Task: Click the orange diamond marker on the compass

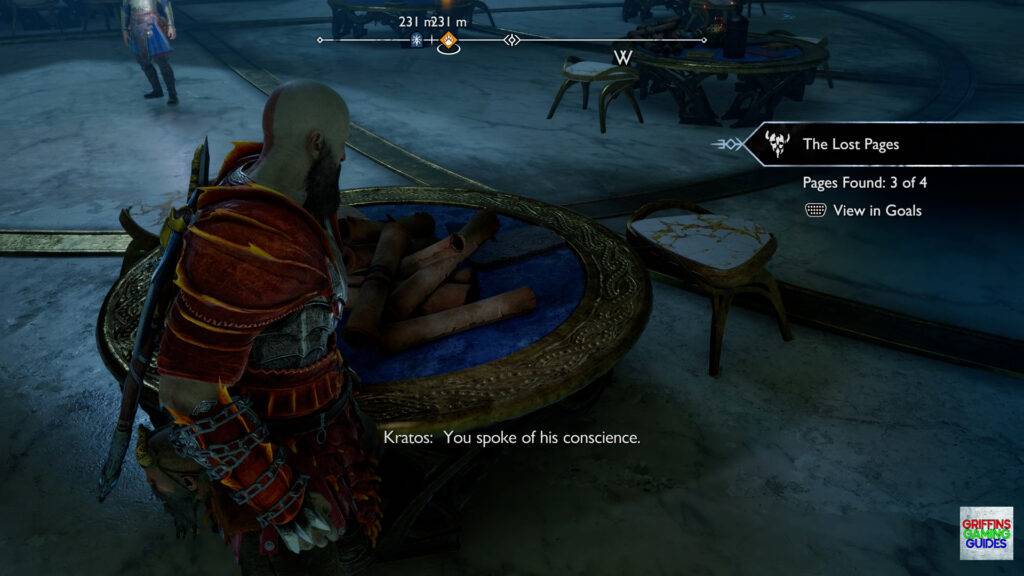Action: [449, 41]
